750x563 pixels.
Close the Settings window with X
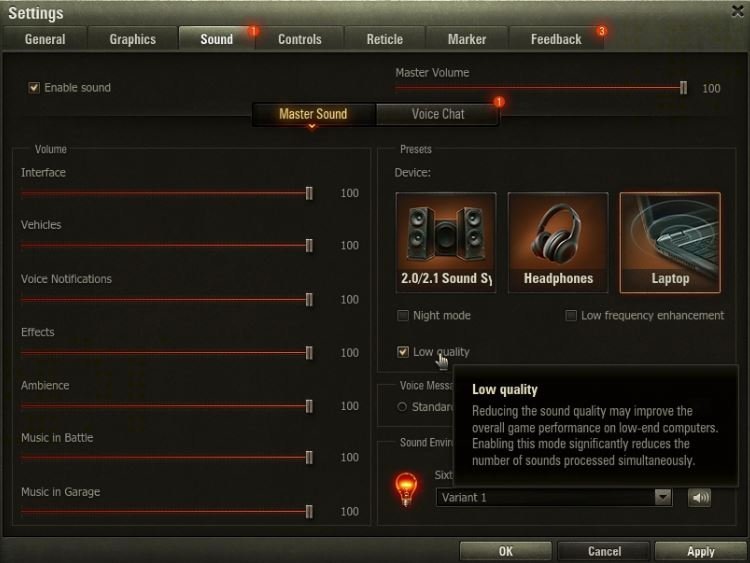pos(738,11)
